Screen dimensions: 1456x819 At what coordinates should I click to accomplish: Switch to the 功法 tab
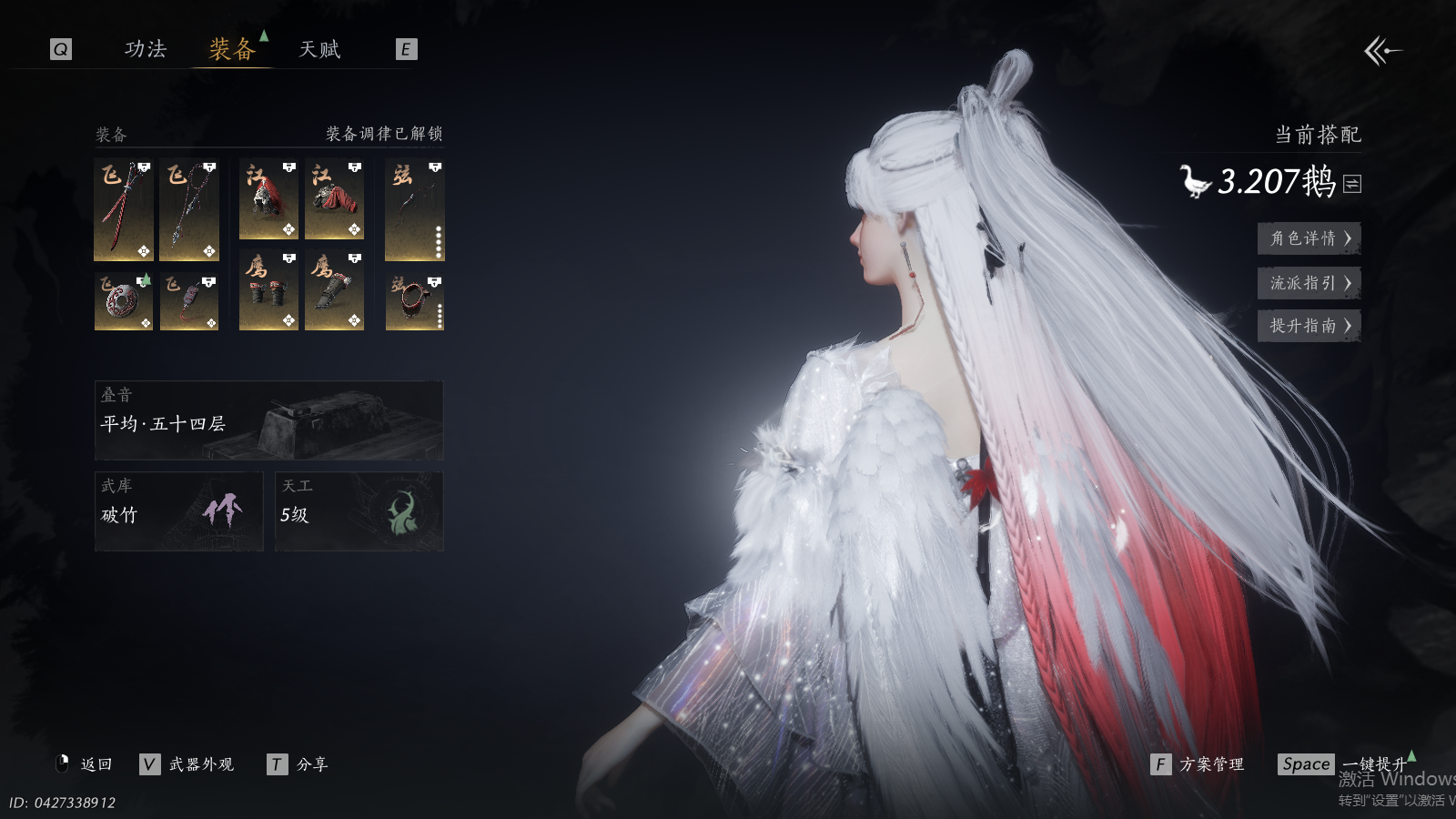146,49
